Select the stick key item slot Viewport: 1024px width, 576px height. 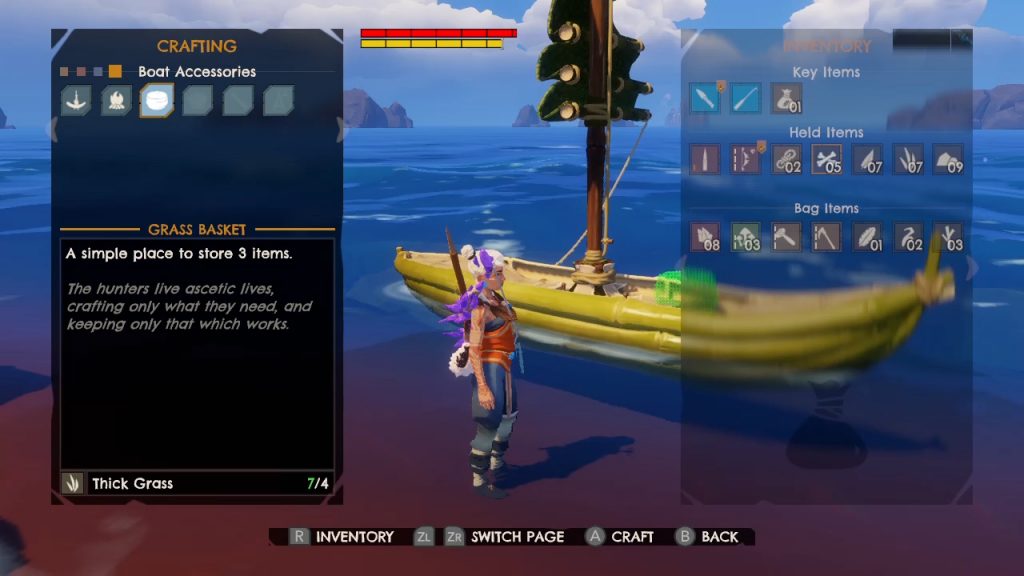(745, 98)
